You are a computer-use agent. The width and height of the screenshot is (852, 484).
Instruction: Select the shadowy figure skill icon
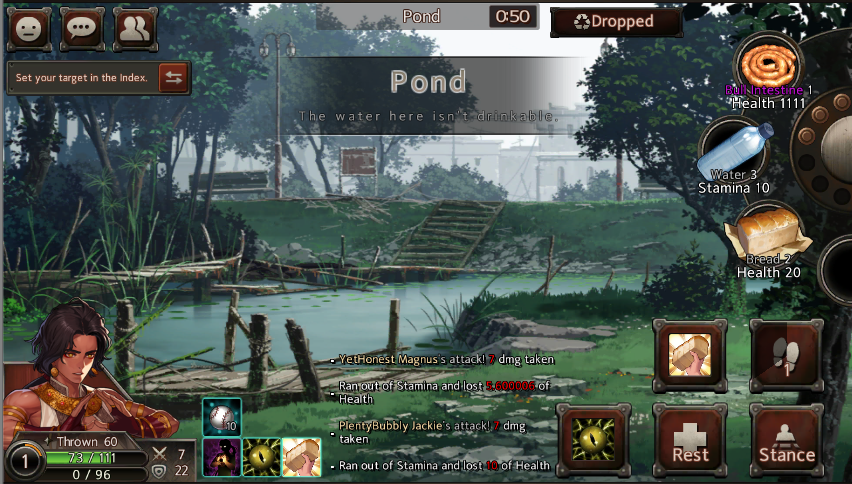(x=221, y=457)
